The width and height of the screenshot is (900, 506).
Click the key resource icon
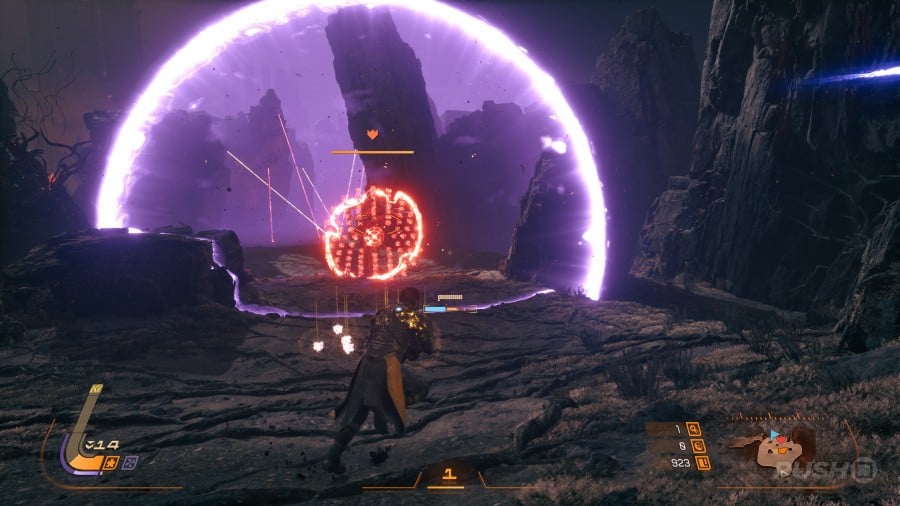(x=694, y=430)
